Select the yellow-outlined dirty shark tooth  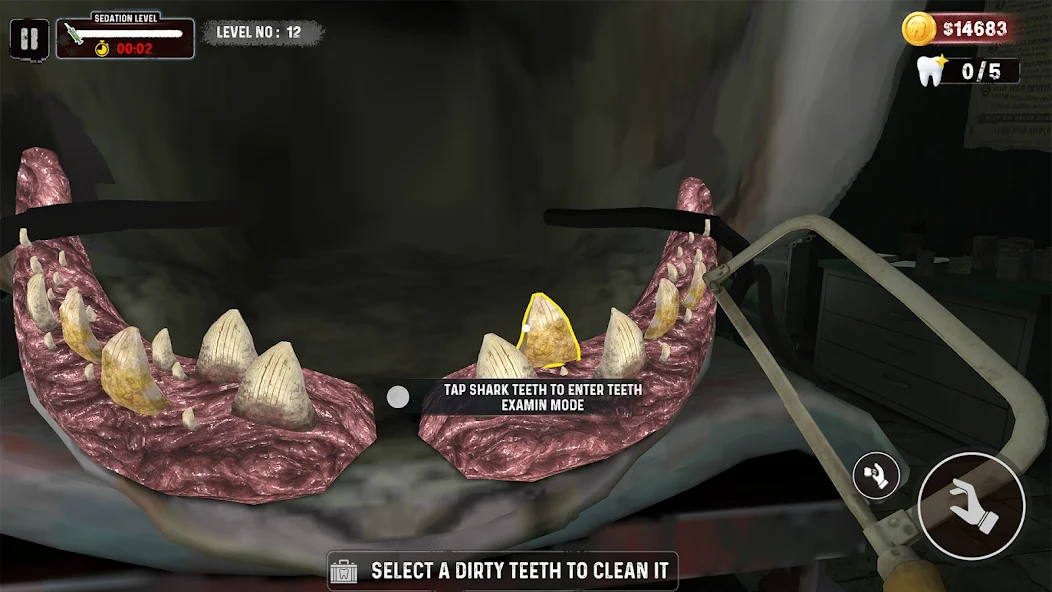point(549,334)
